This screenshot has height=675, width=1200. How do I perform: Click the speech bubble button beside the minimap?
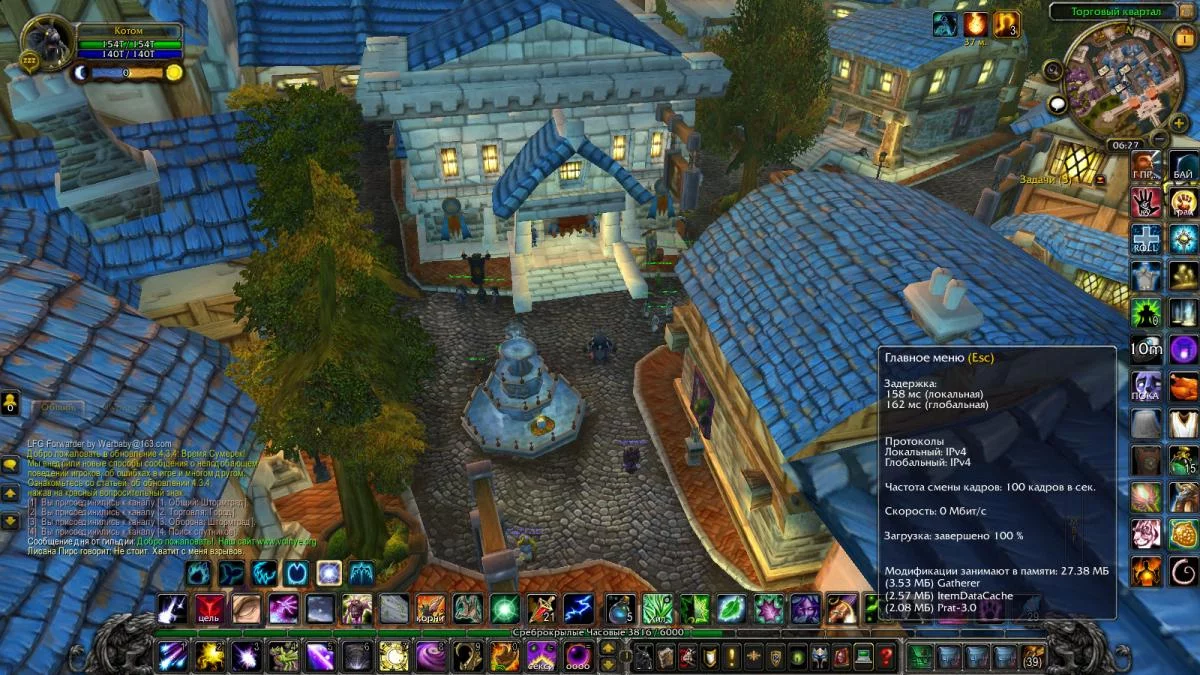(x=1057, y=104)
